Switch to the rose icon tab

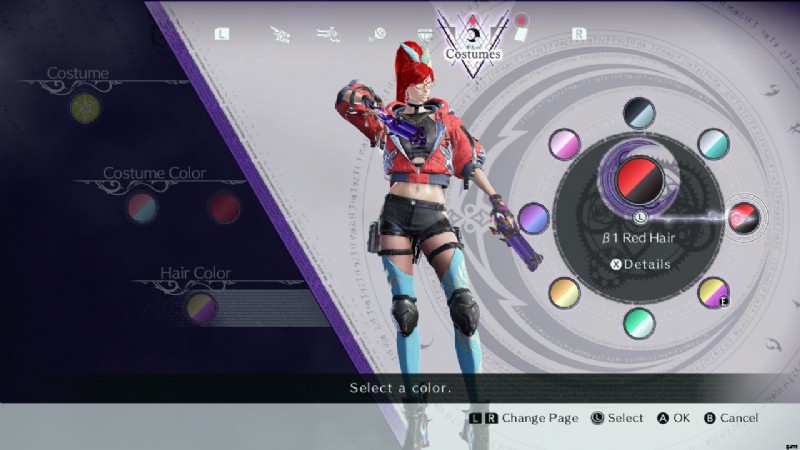[x=378, y=34]
